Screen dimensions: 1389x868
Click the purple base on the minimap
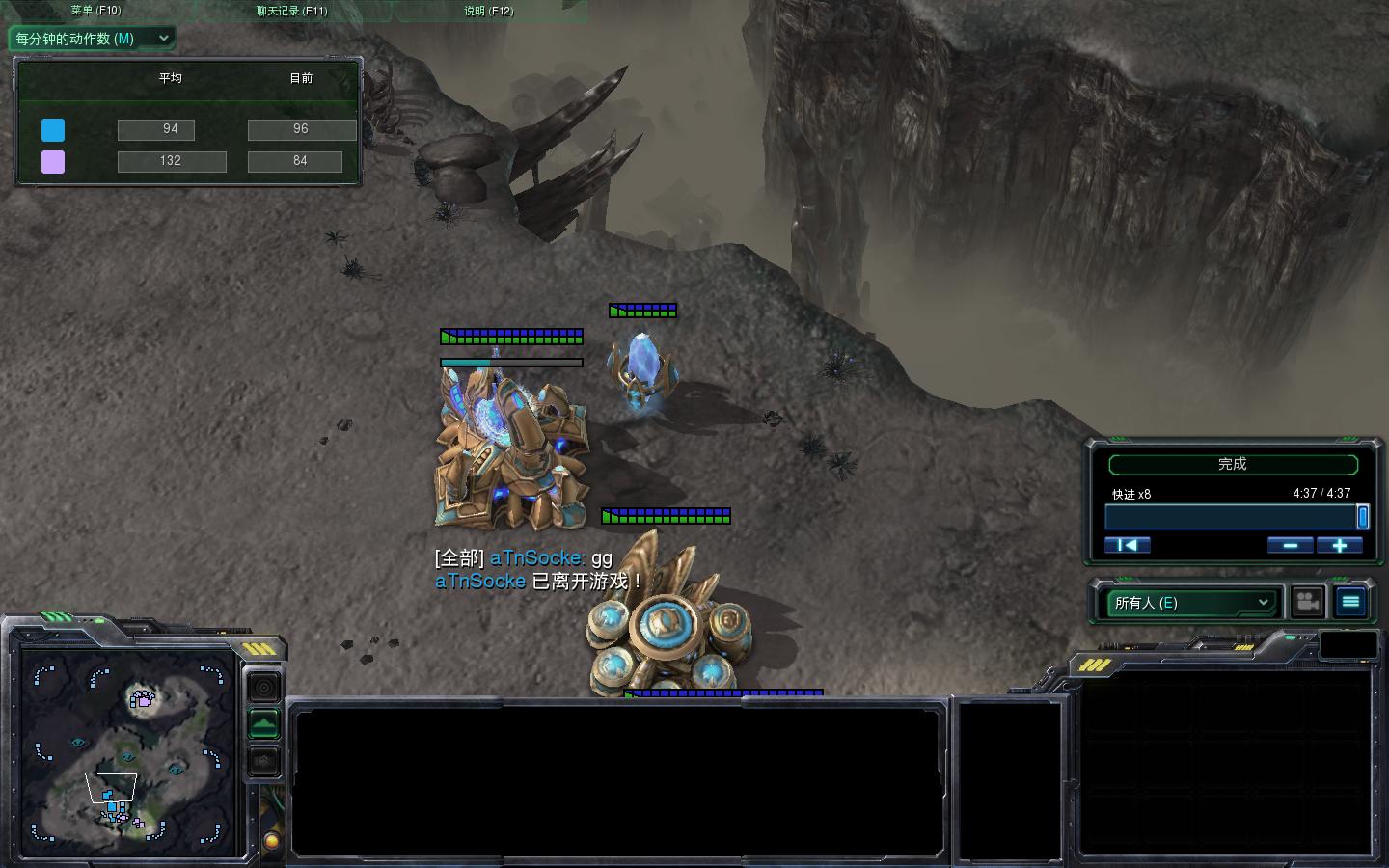coord(143,698)
